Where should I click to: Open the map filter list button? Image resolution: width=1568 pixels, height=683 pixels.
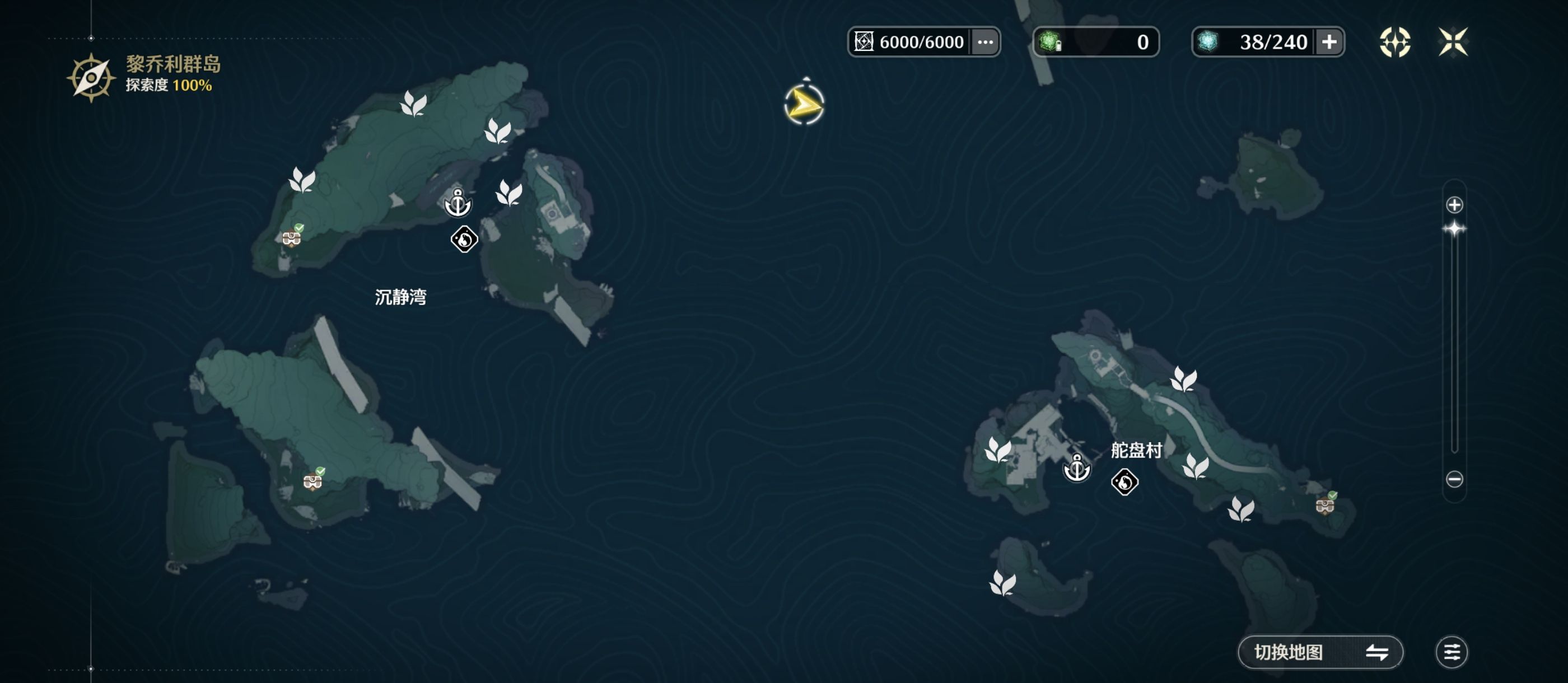click(x=1452, y=652)
